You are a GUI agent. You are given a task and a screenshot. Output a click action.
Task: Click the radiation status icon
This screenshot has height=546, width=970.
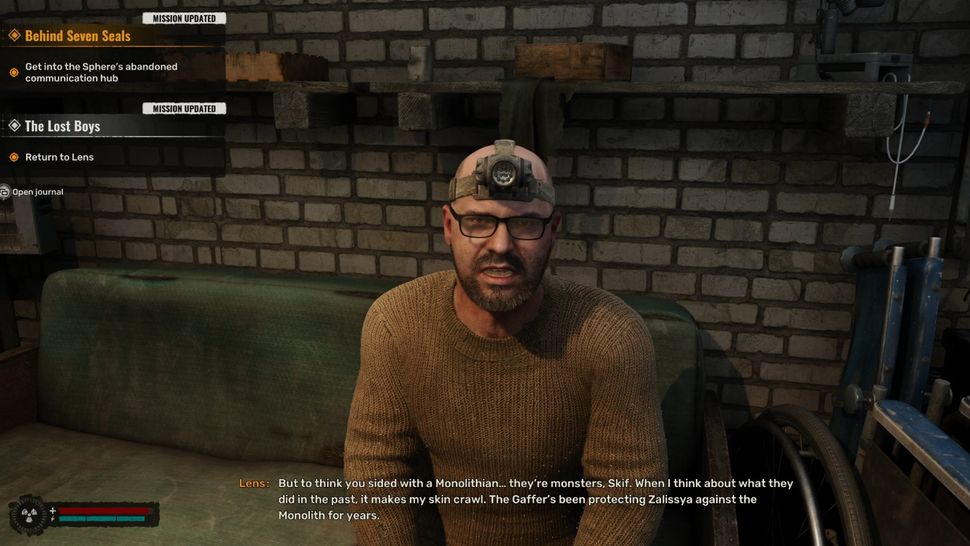(x=27, y=515)
